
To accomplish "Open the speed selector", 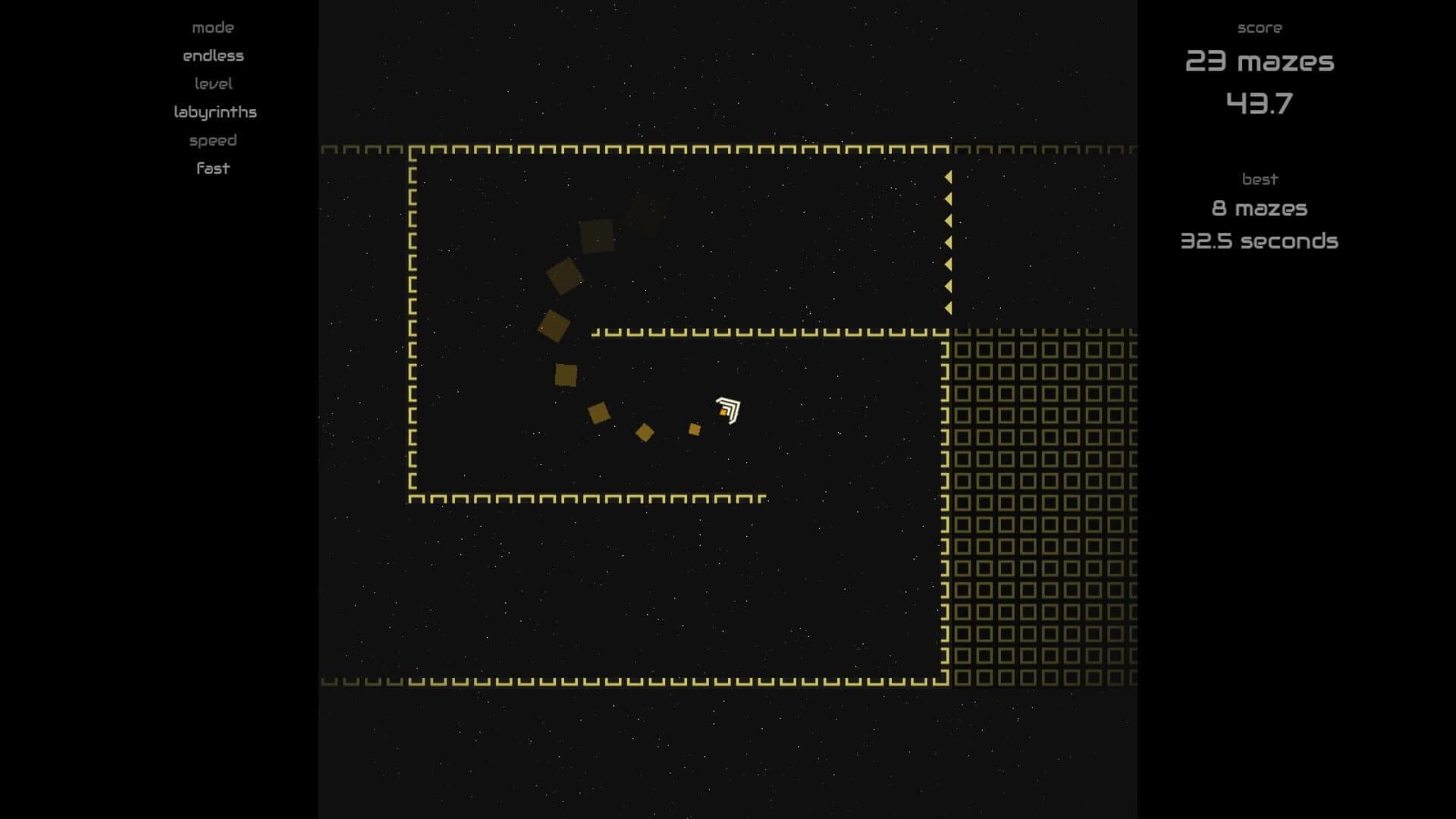I will [x=212, y=140].
